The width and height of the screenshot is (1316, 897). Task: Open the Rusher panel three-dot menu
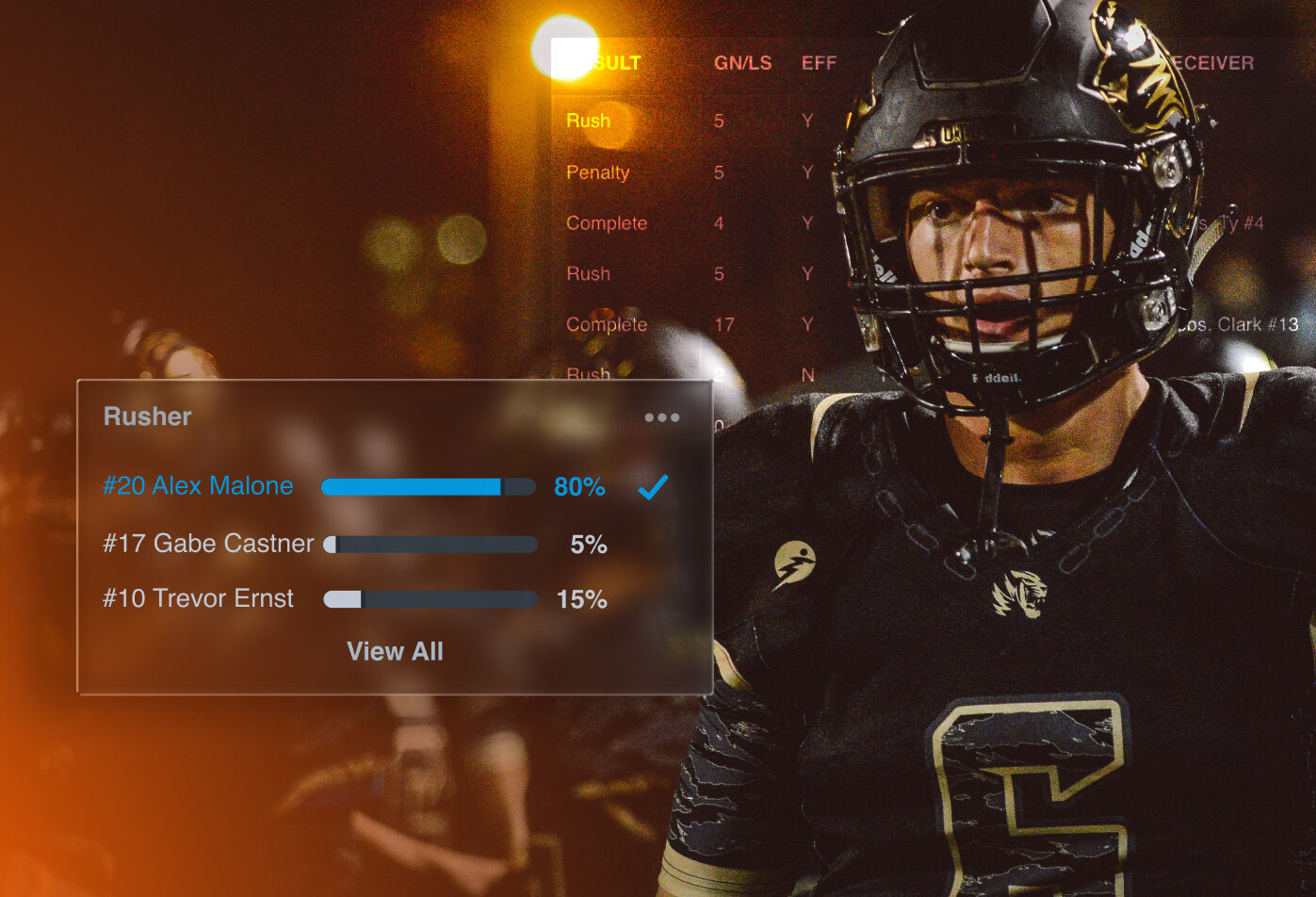661,417
